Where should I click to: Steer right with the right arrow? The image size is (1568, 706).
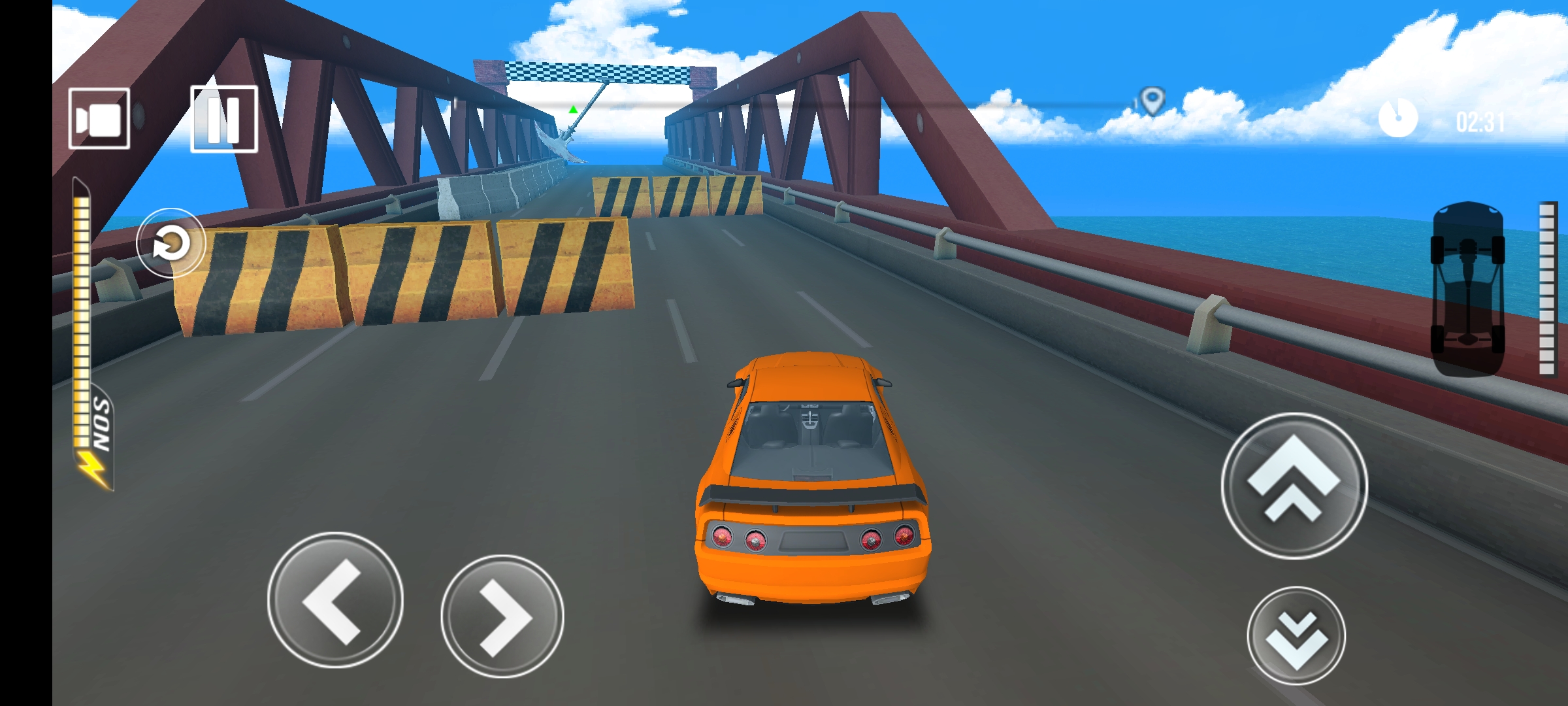502,616
